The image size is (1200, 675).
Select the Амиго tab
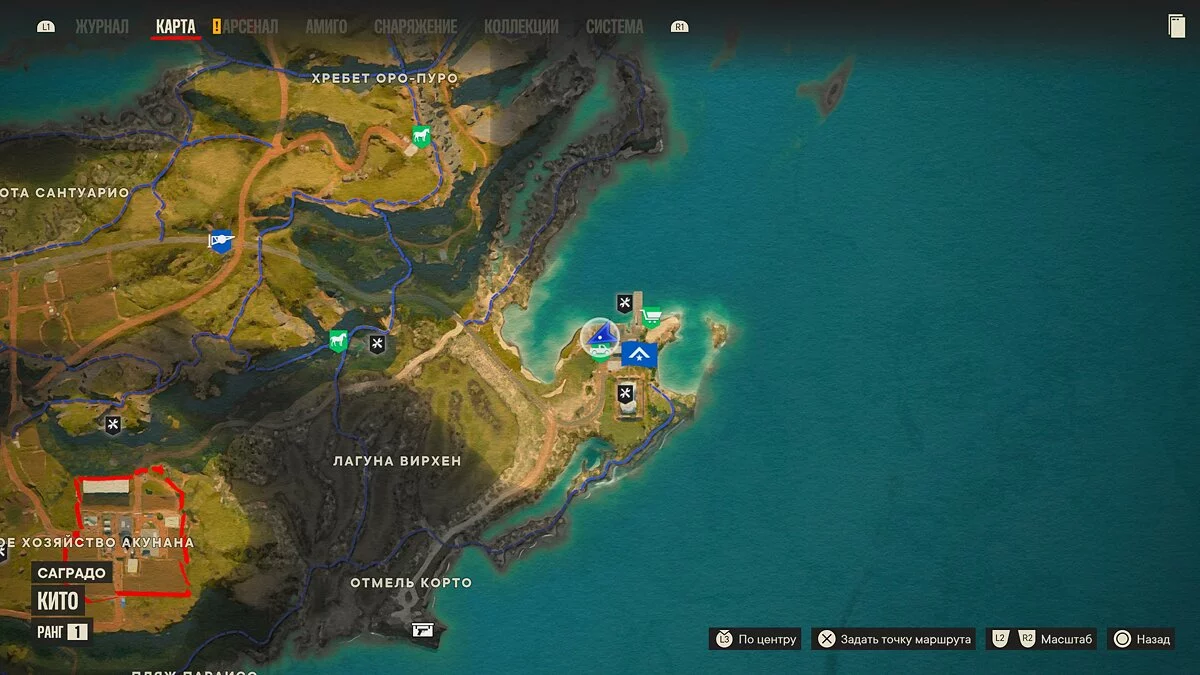326,27
